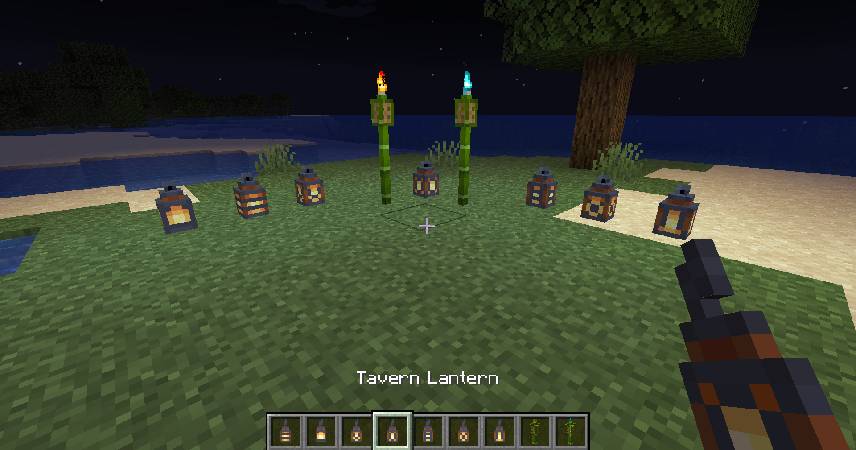
Task: Pick the ring-patterned lantern hotbar slot
Action: point(464,433)
